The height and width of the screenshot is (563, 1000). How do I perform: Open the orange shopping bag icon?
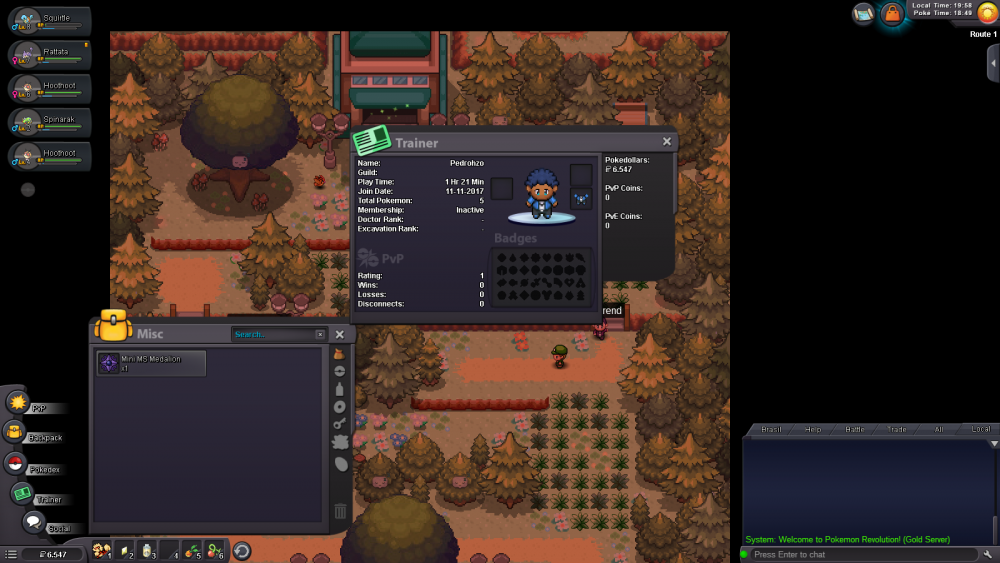pos(891,14)
